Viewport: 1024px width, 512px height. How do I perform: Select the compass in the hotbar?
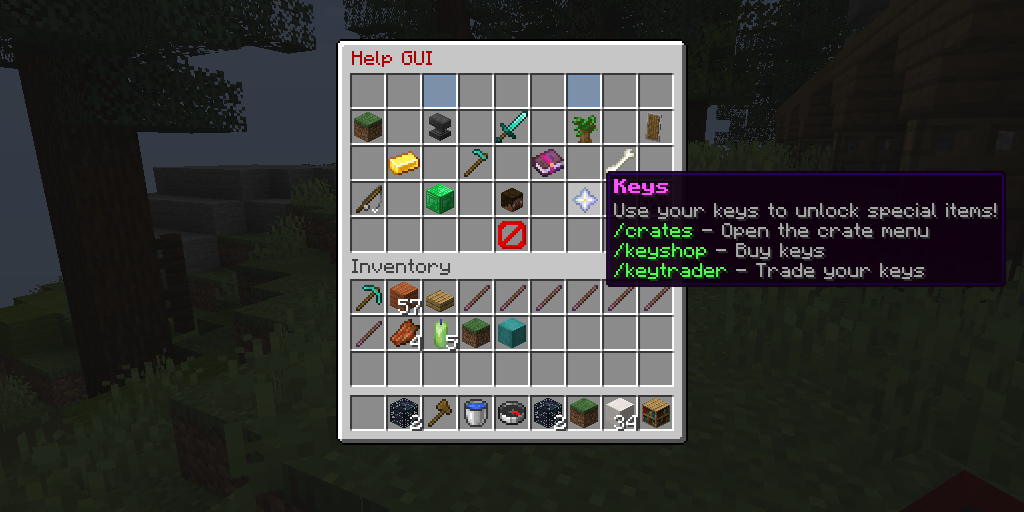click(x=512, y=413)
